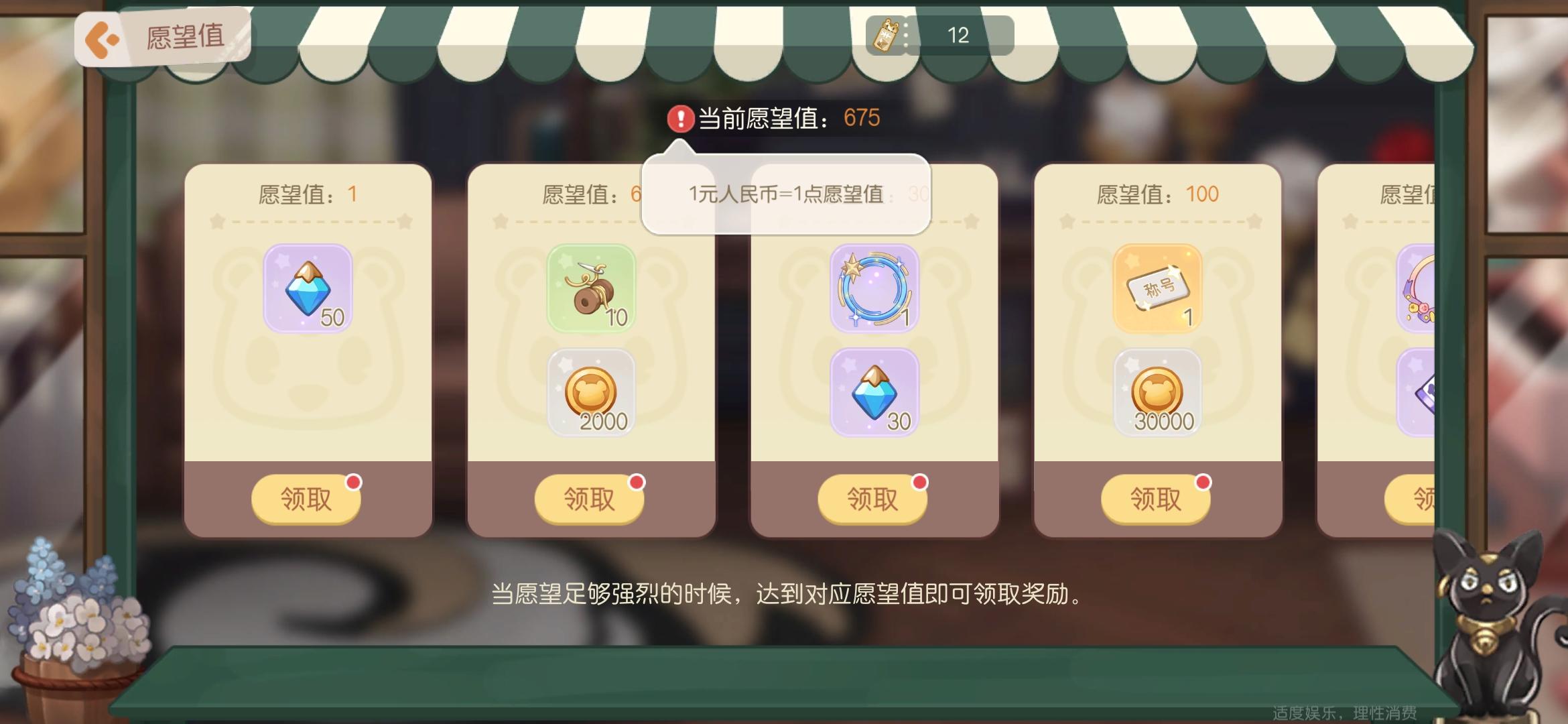1568x724 pixels.
Task: Tap the 2000 gold coin reward icon
Action: click(591, 393)
